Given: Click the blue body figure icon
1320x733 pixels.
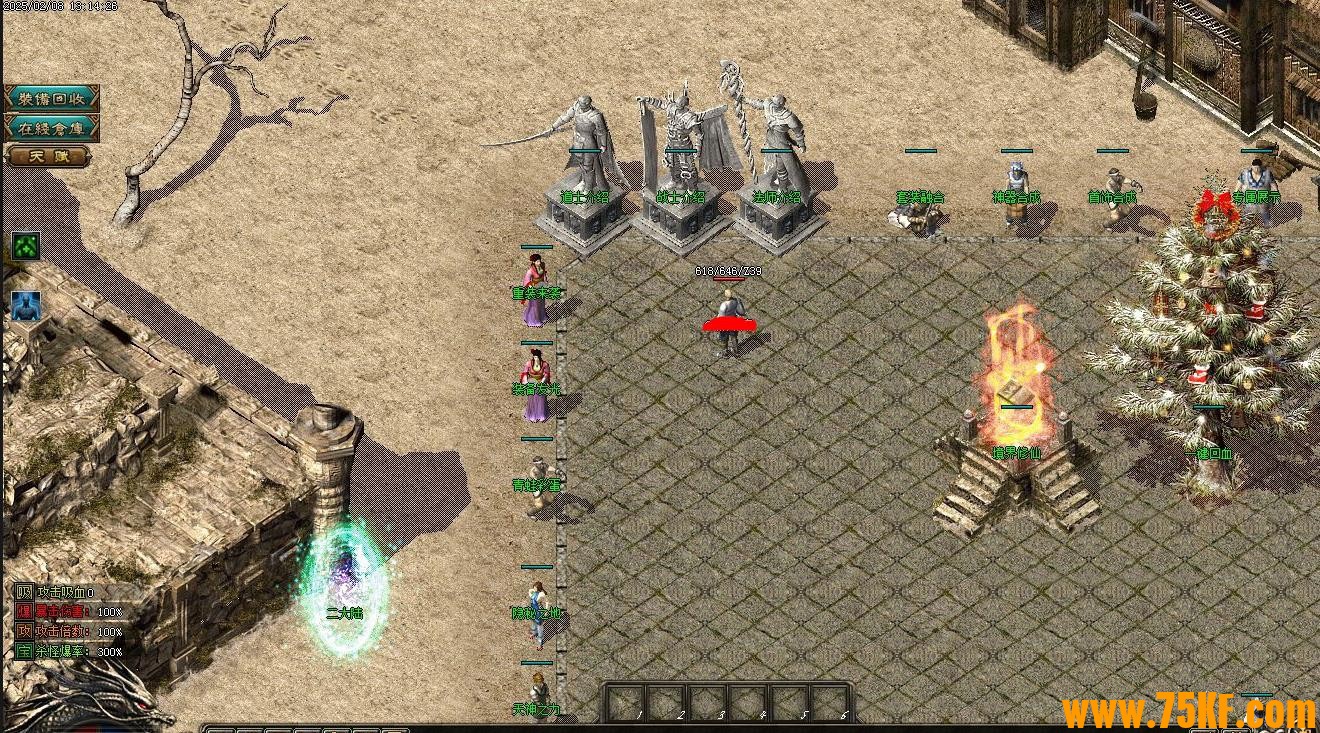Looking at the screenshot, I should tap(26, 306).
